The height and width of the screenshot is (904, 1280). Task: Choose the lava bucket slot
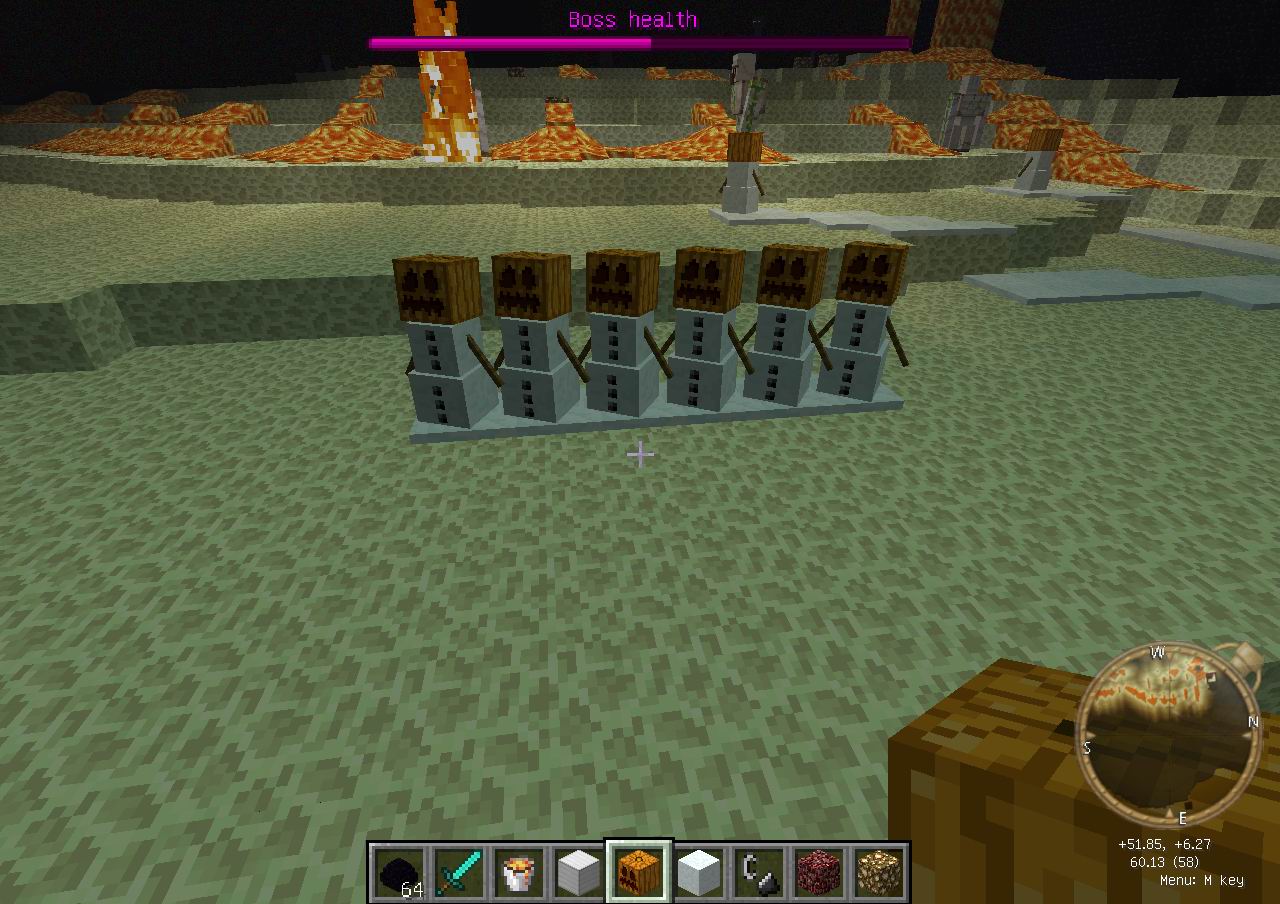pos(520,872)
